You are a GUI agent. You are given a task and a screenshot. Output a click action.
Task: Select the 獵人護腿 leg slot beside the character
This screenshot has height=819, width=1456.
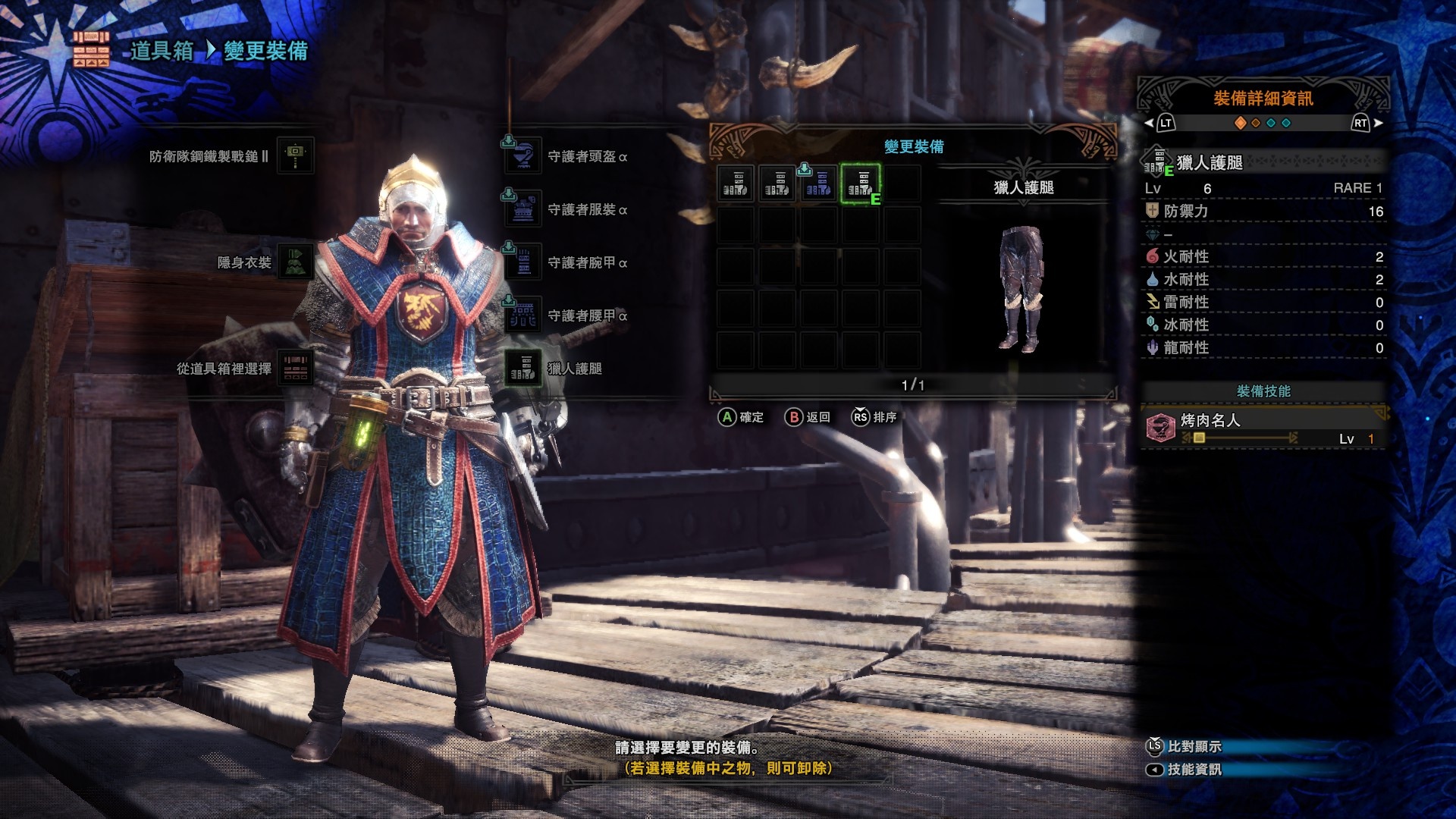point(523,369)
